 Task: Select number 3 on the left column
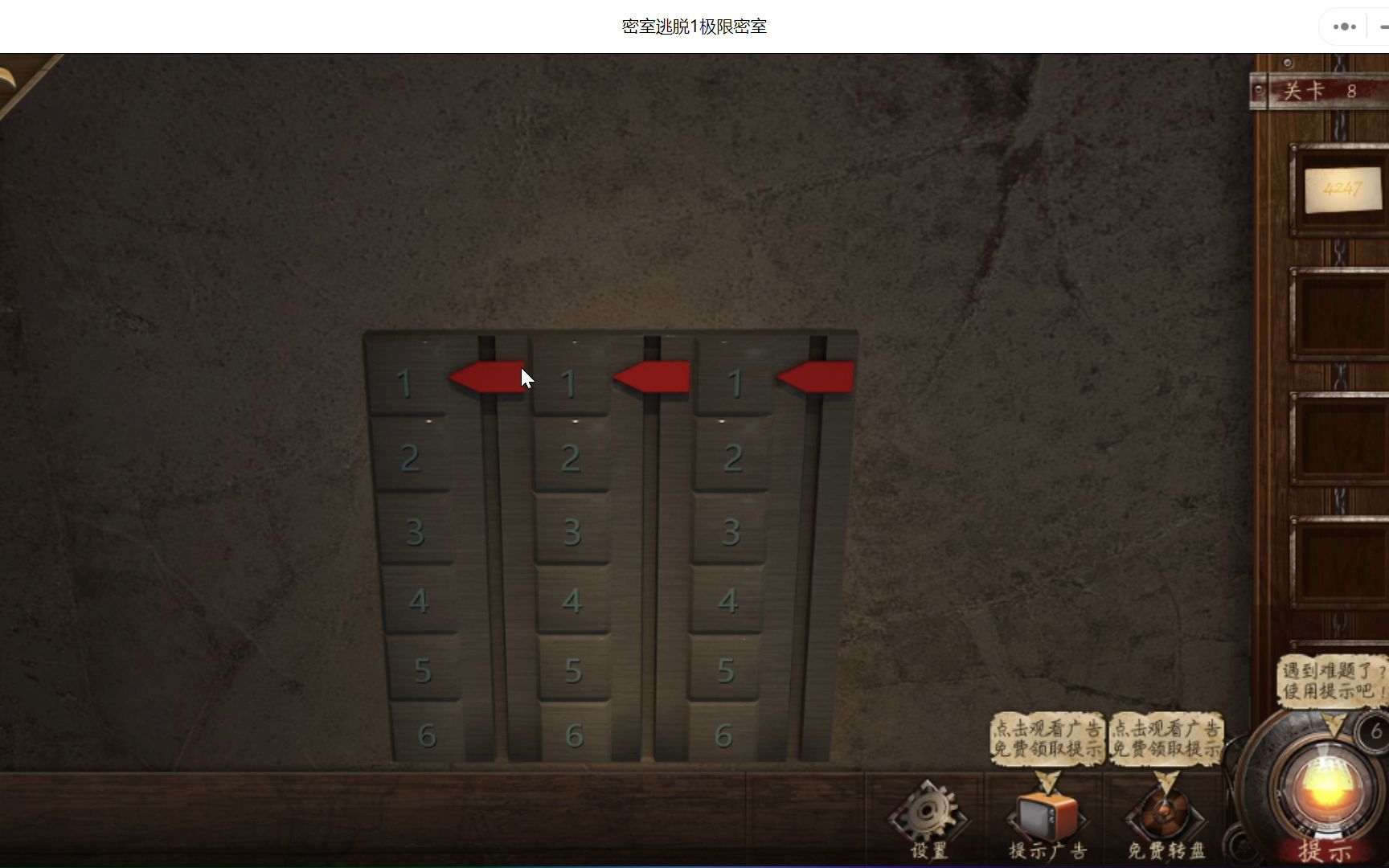coord(414,530)
